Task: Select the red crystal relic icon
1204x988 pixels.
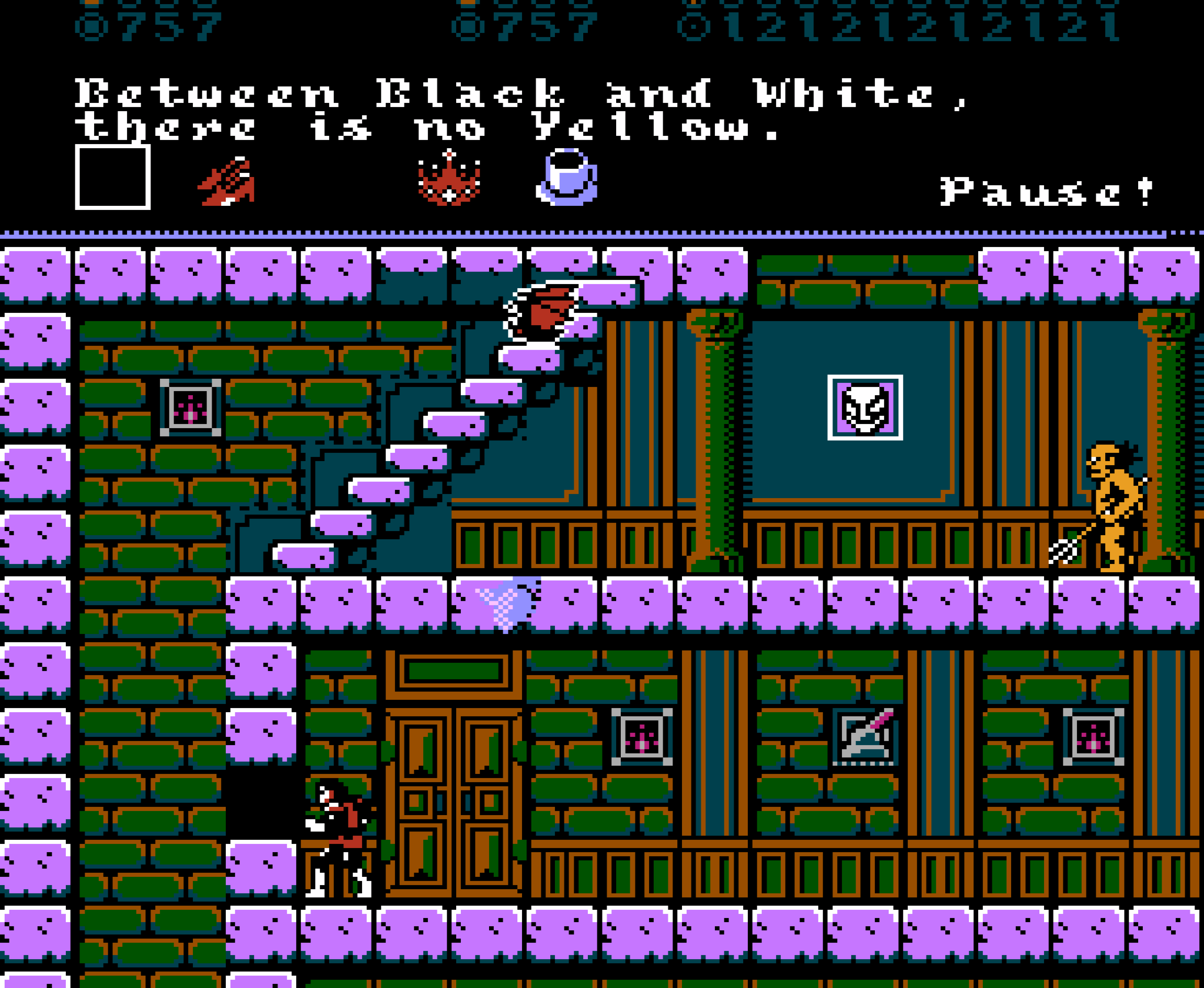Action: 450,179
